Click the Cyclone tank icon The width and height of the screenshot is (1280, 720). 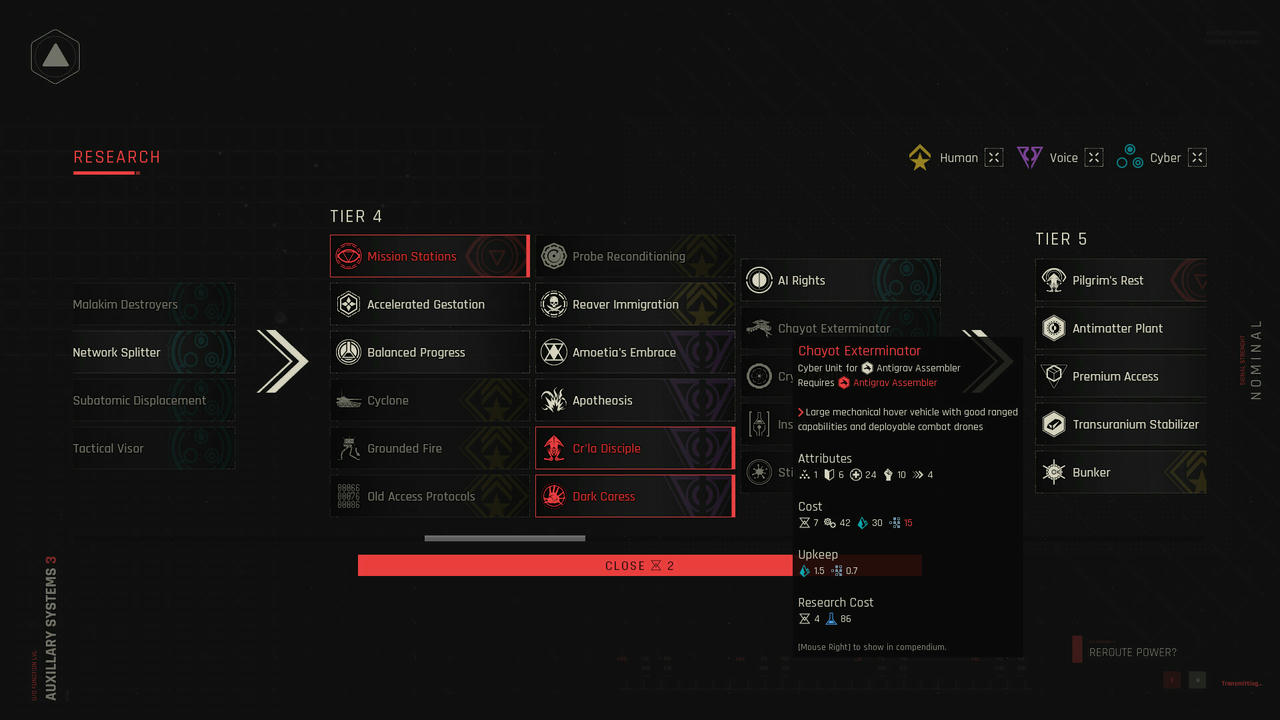pyautogui.click(x=347, y=400)
